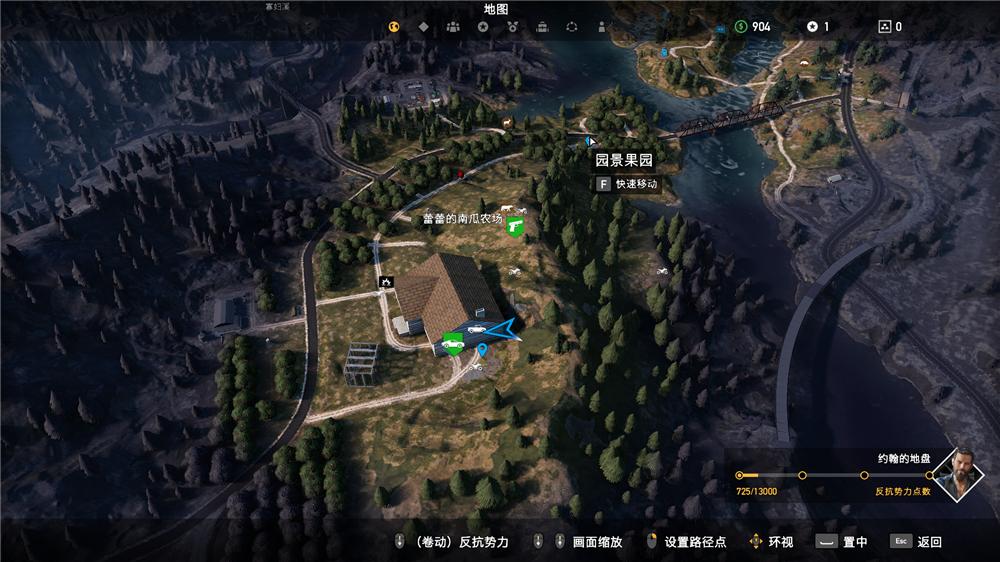
Task: Select the green car garage shield marker
Action: 453,343
